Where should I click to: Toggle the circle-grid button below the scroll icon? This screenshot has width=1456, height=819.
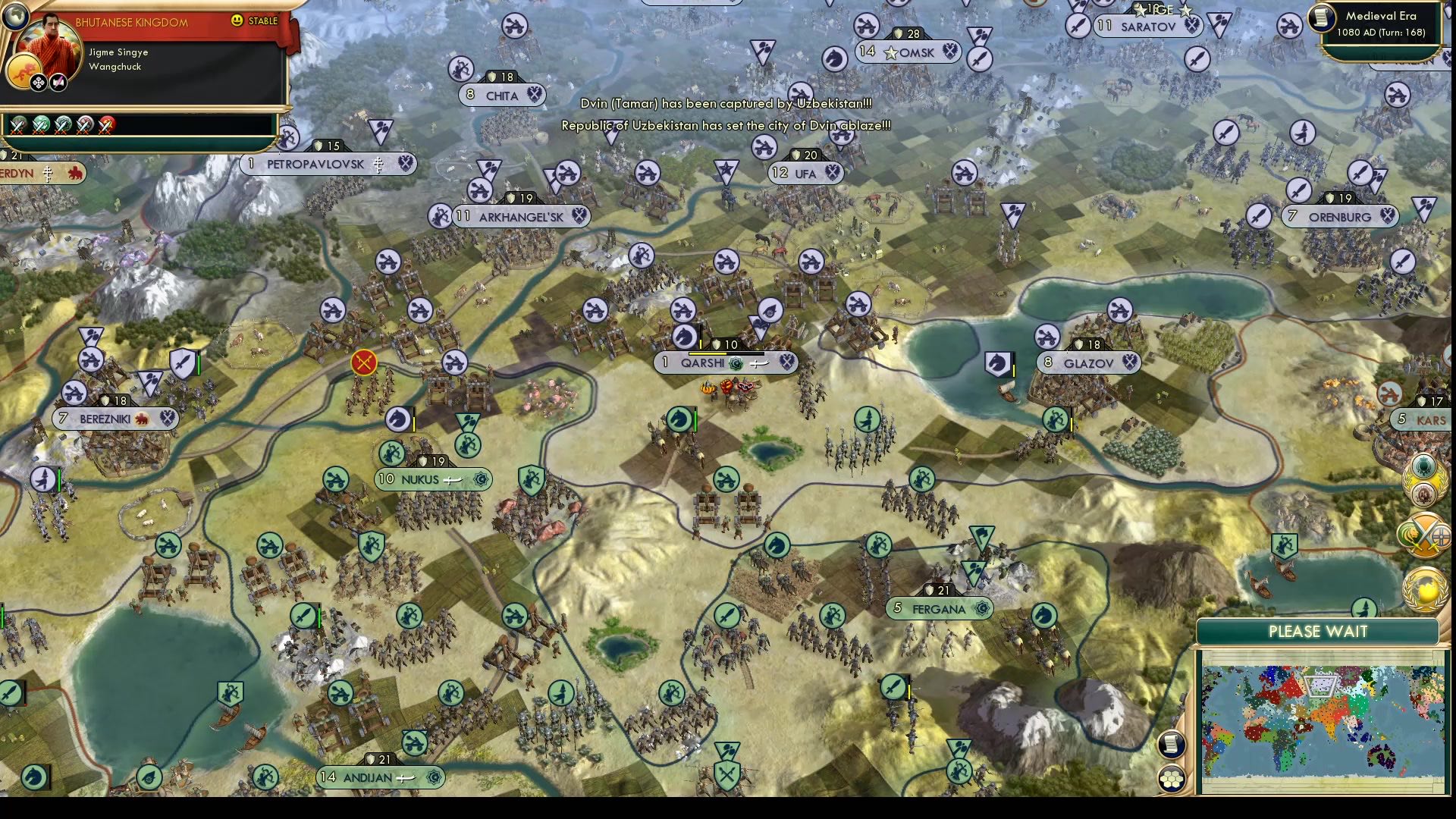click(x=1172, y=777)
